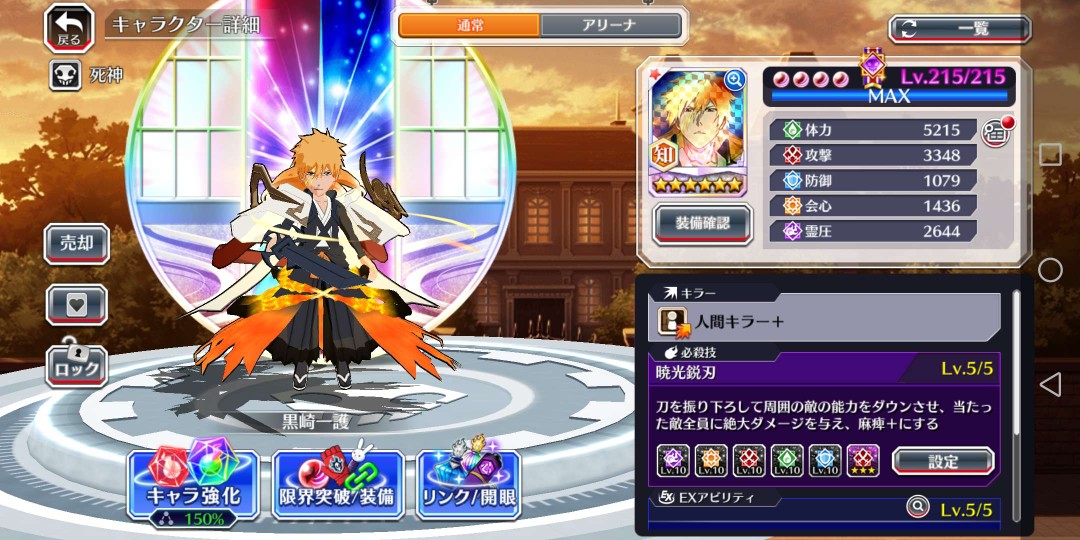Select the three-star skill slot icon
1080x540 pixels.
click(863, 460)
